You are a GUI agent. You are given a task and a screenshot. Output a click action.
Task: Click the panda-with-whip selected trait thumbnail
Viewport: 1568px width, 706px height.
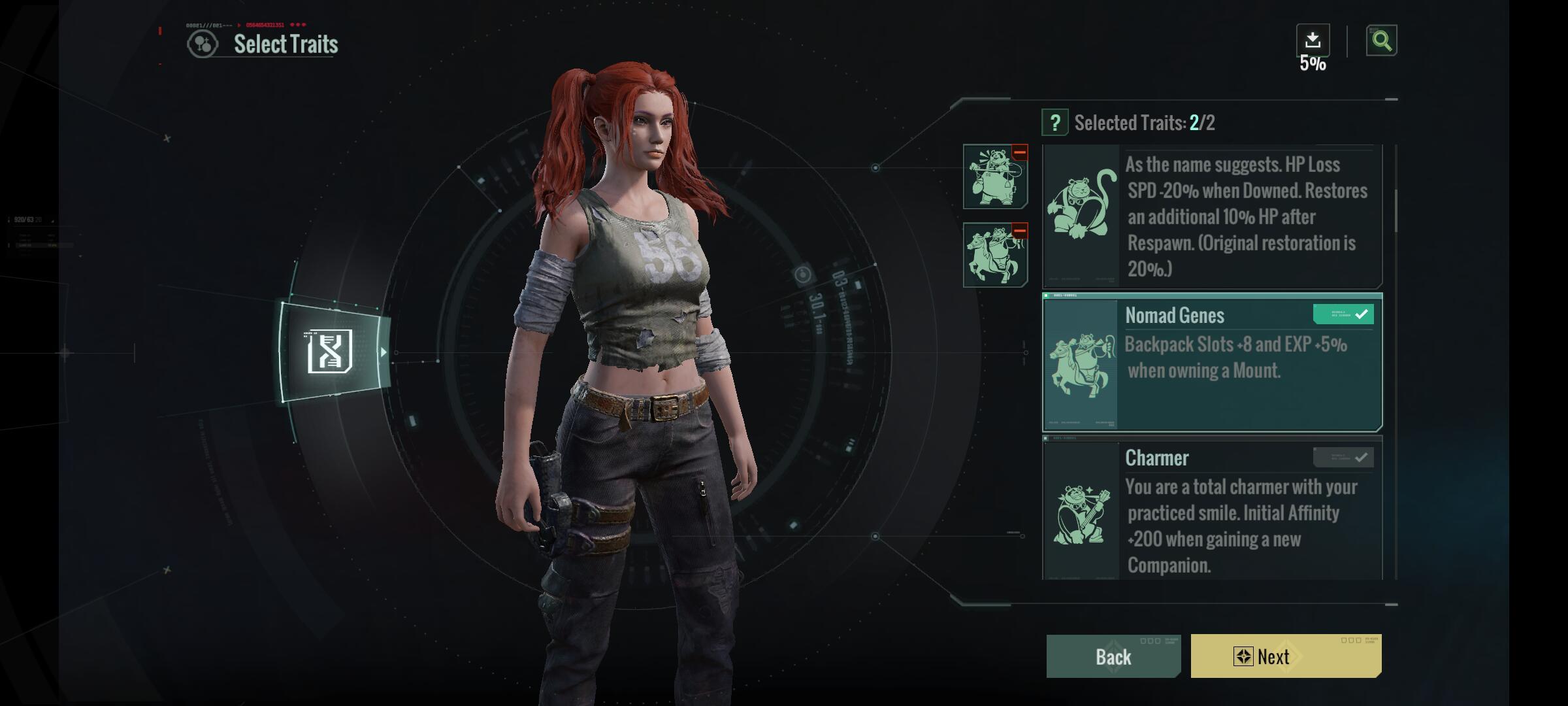click(x=996, y=176)
